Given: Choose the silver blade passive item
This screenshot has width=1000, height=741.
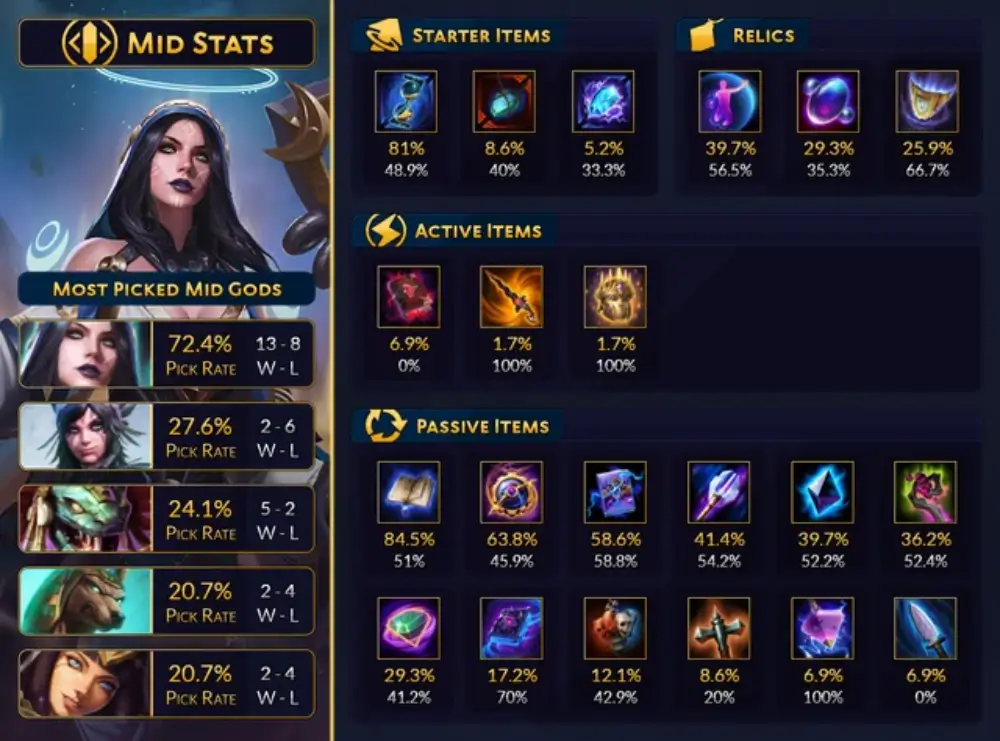Looking at the screenshot, I should pos(925,628).
